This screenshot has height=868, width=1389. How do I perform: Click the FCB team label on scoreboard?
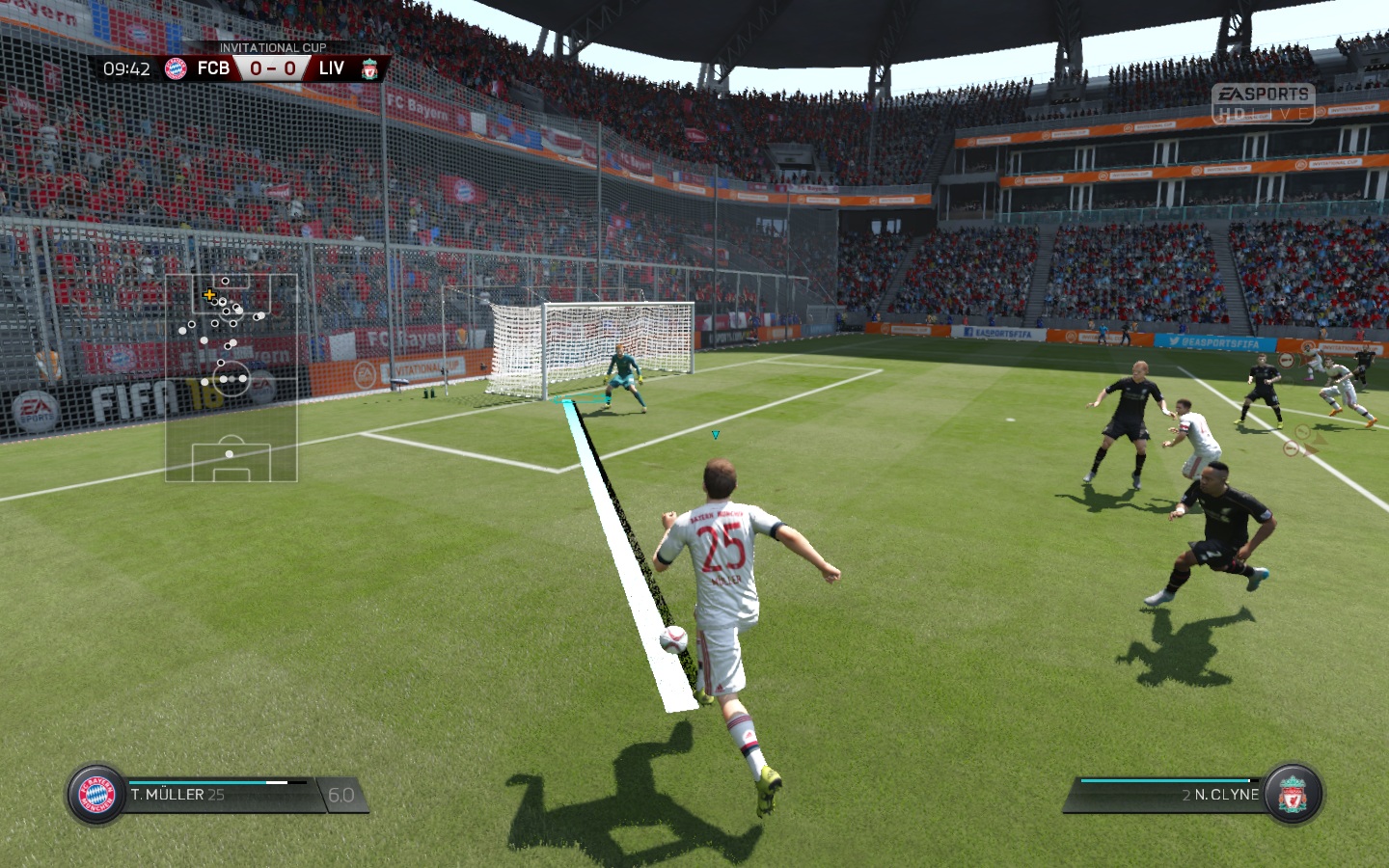point(213,68)
